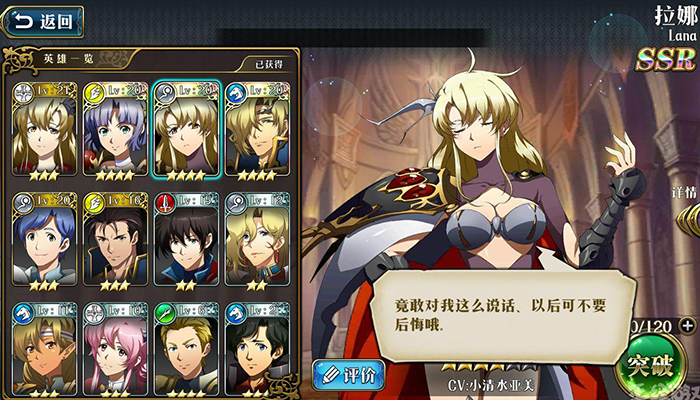
Task: Choose the purple-haired girl hero card
Action: pyautogui.click(x=114, y=130)
